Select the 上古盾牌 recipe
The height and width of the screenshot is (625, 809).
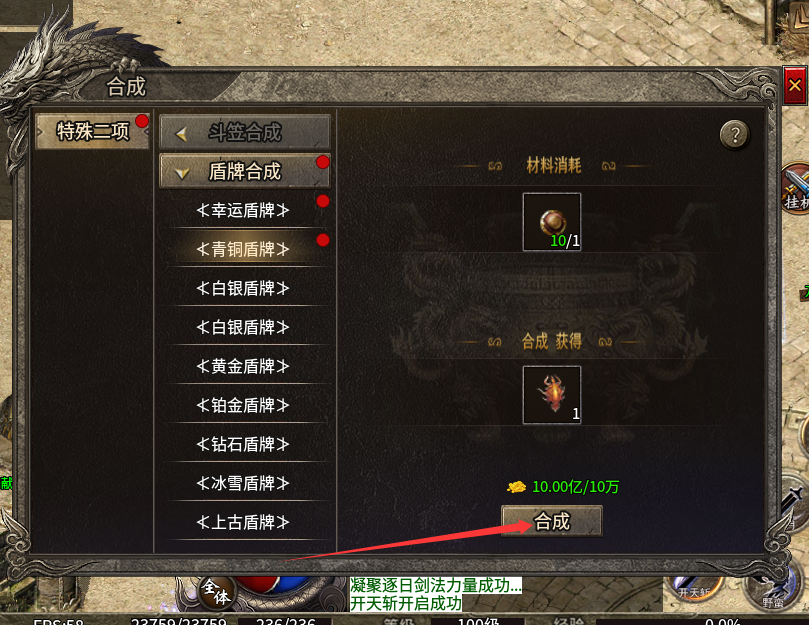click(x=244, y=522)
